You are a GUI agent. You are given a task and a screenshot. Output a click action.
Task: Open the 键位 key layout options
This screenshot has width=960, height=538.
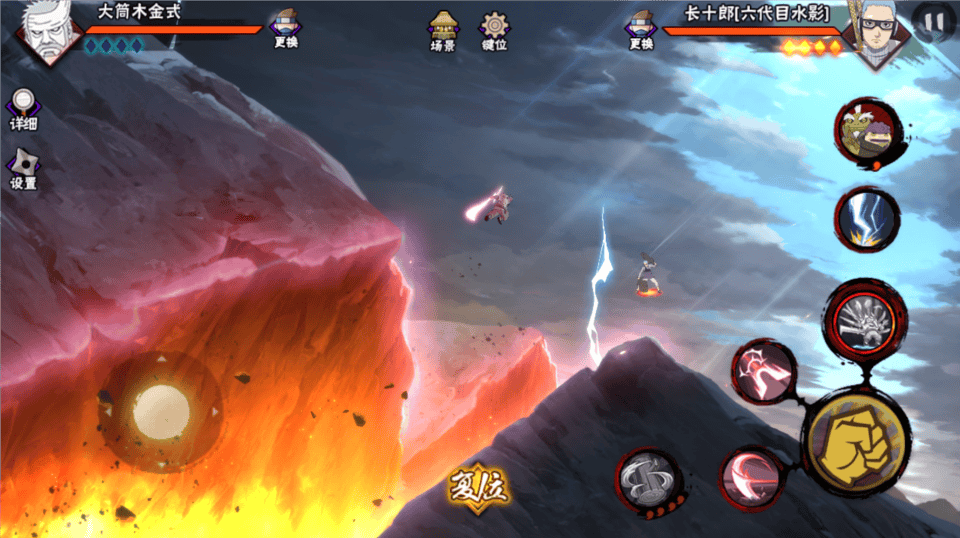pyautogui.click(x=494, y=30)
